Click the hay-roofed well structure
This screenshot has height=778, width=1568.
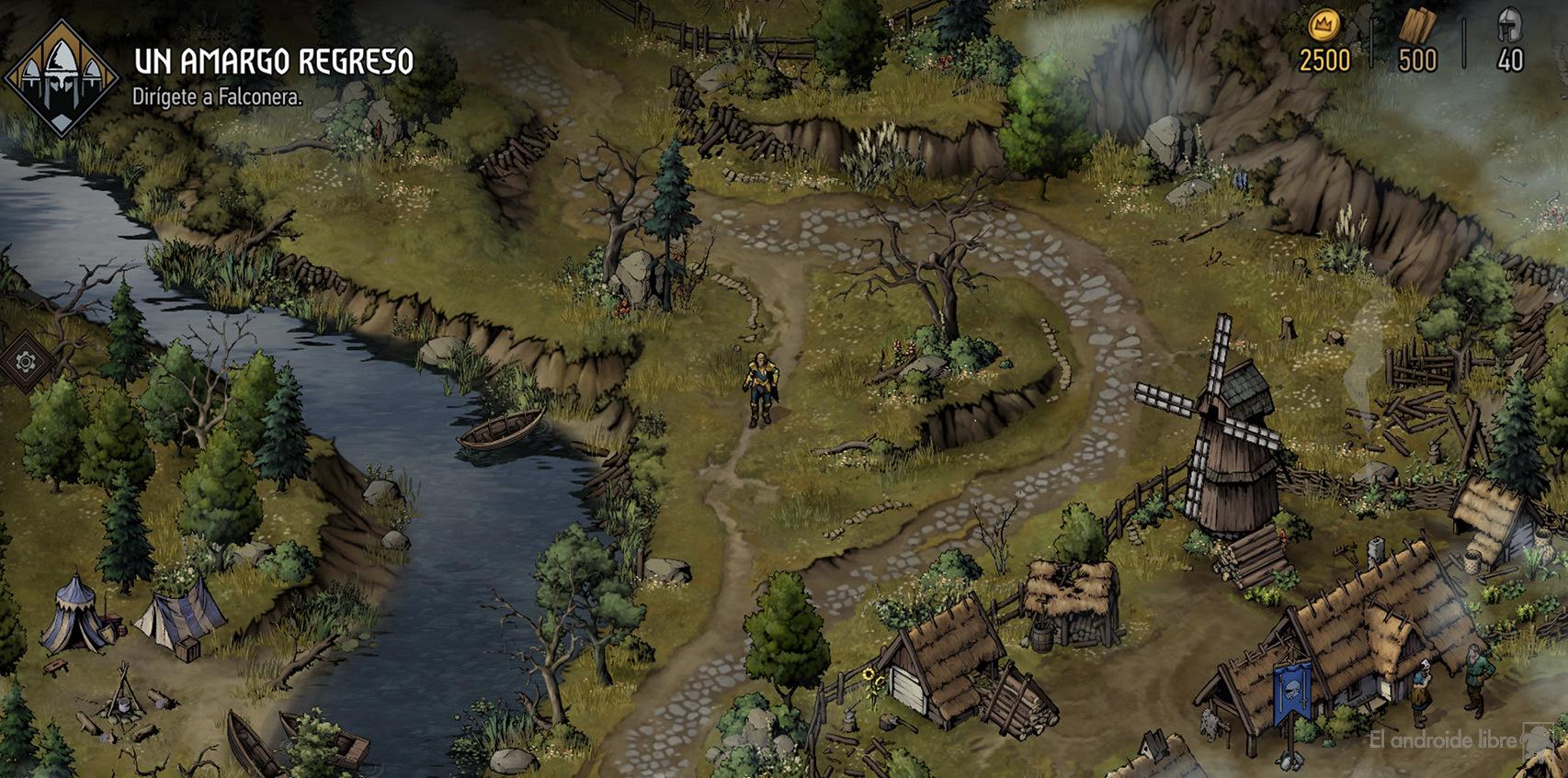tap(1070, 606)
